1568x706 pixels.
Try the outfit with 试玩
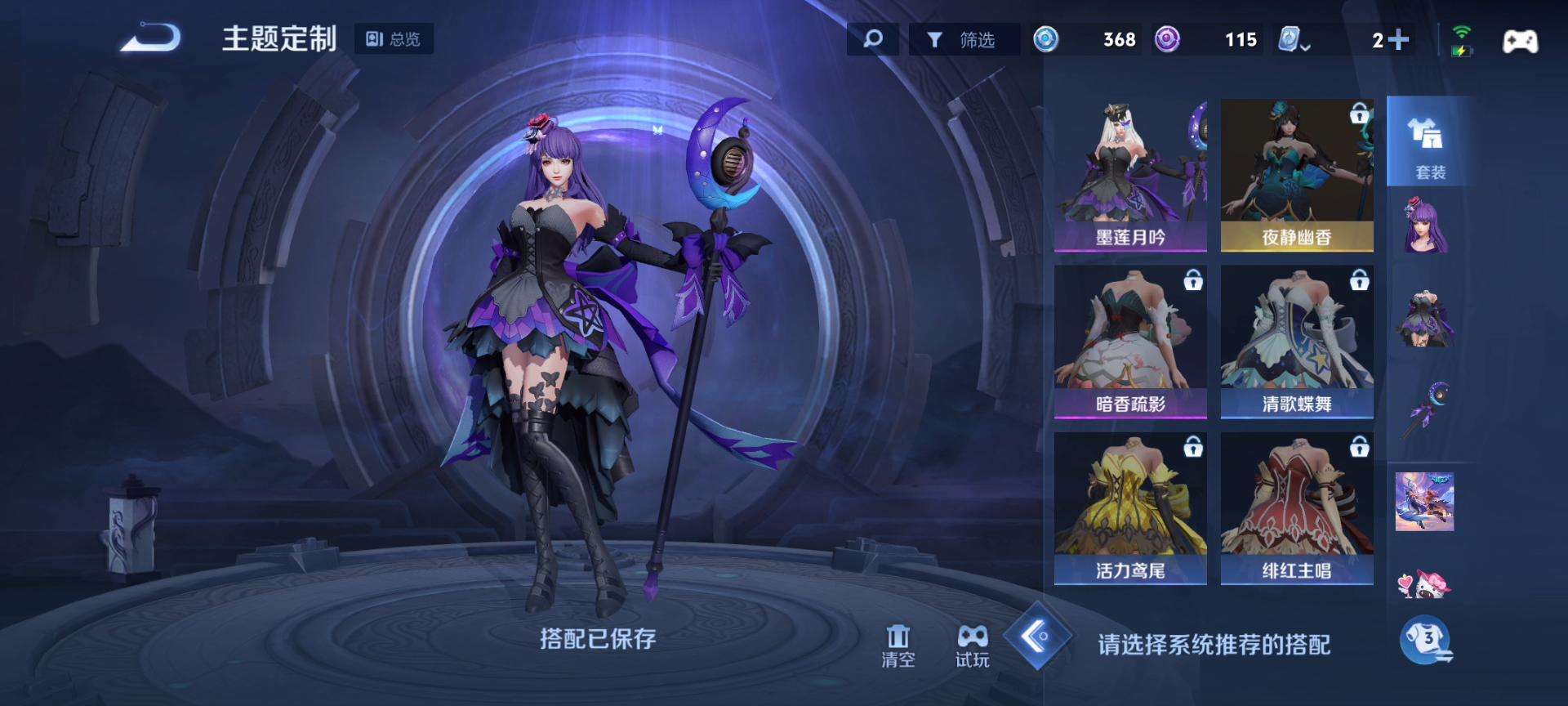tap(972, 646)
